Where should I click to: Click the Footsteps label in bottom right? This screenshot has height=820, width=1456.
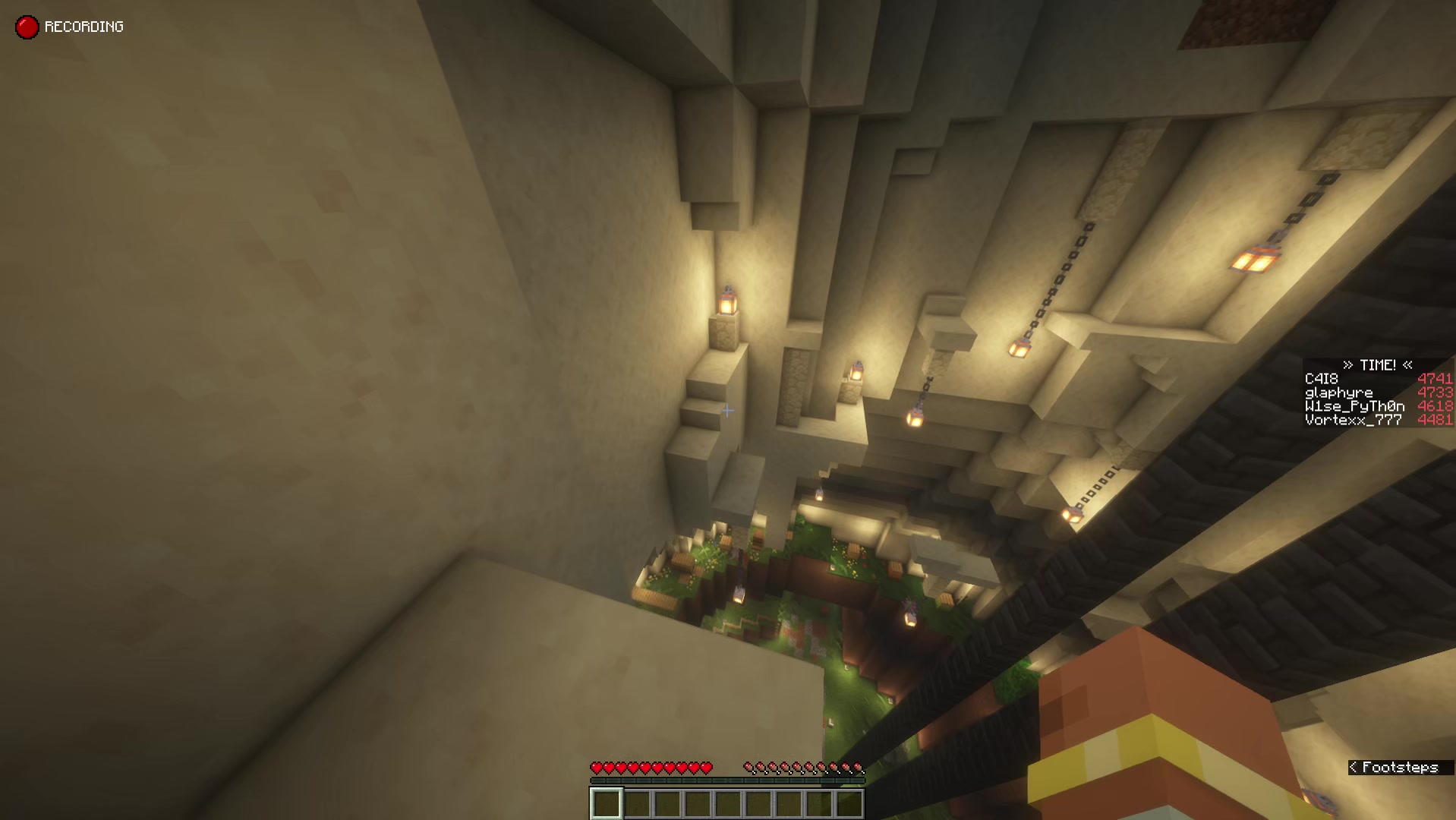click(x=1401, y=767)
